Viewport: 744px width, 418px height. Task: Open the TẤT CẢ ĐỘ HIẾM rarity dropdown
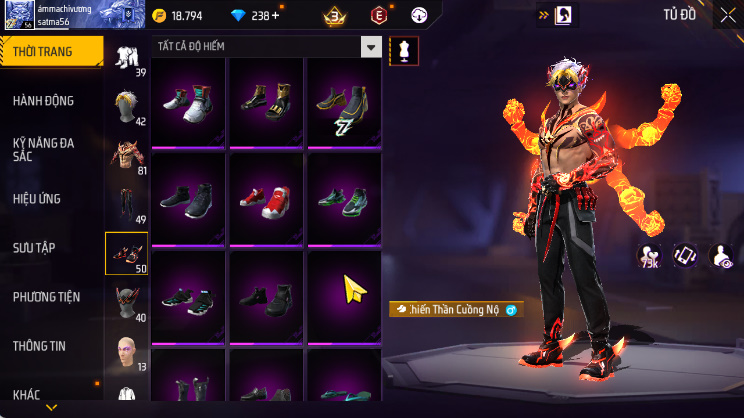tap(371, 47)
